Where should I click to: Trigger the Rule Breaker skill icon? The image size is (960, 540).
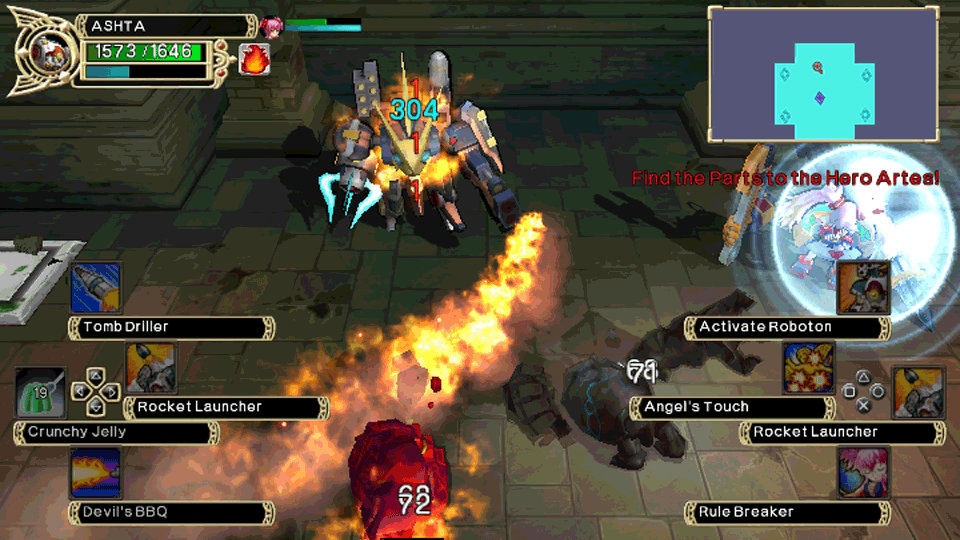click(863, 473)
